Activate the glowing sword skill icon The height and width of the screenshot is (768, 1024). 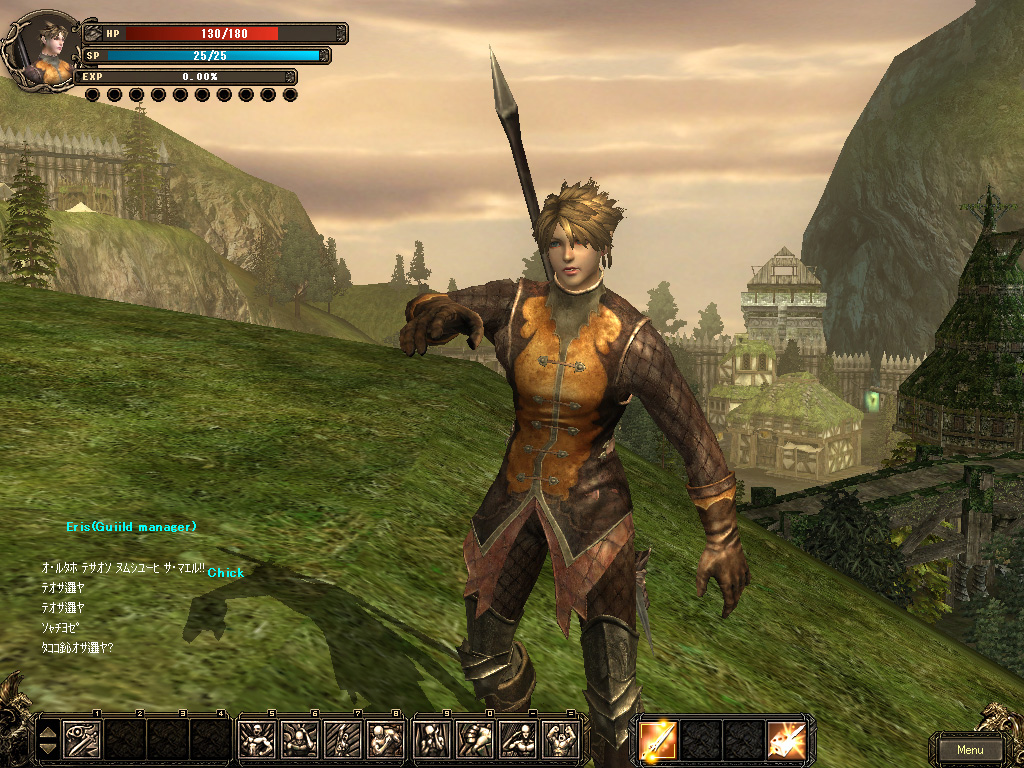658,740
